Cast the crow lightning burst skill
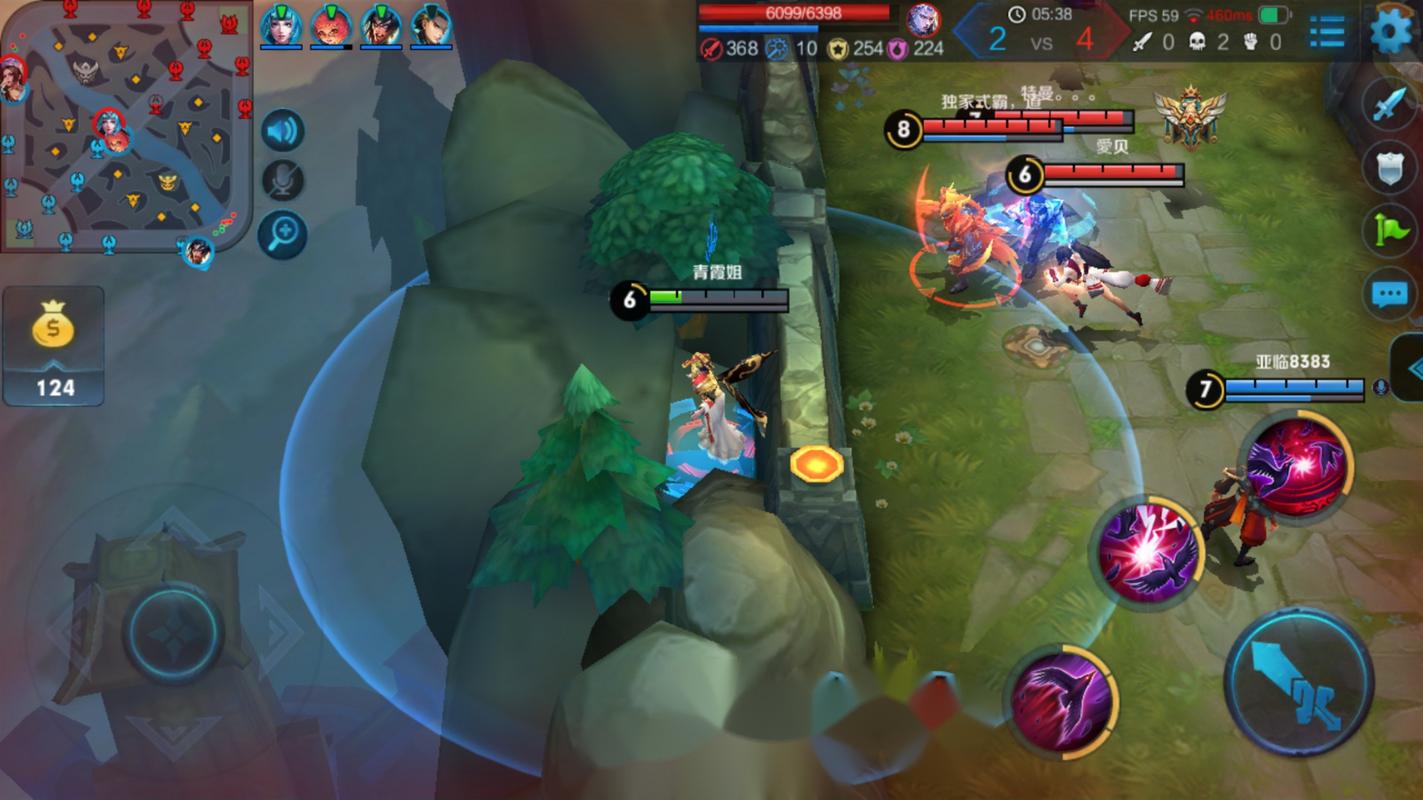Image resolution: width=1423 pixels, height=800 pixels. (1147, 552)
